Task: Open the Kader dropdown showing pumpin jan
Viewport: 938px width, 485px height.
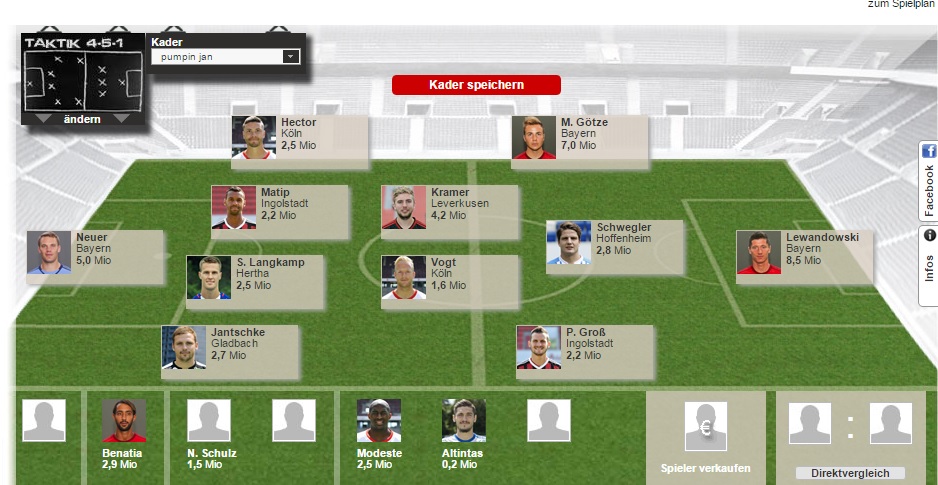Action: [x=224, y=57]
